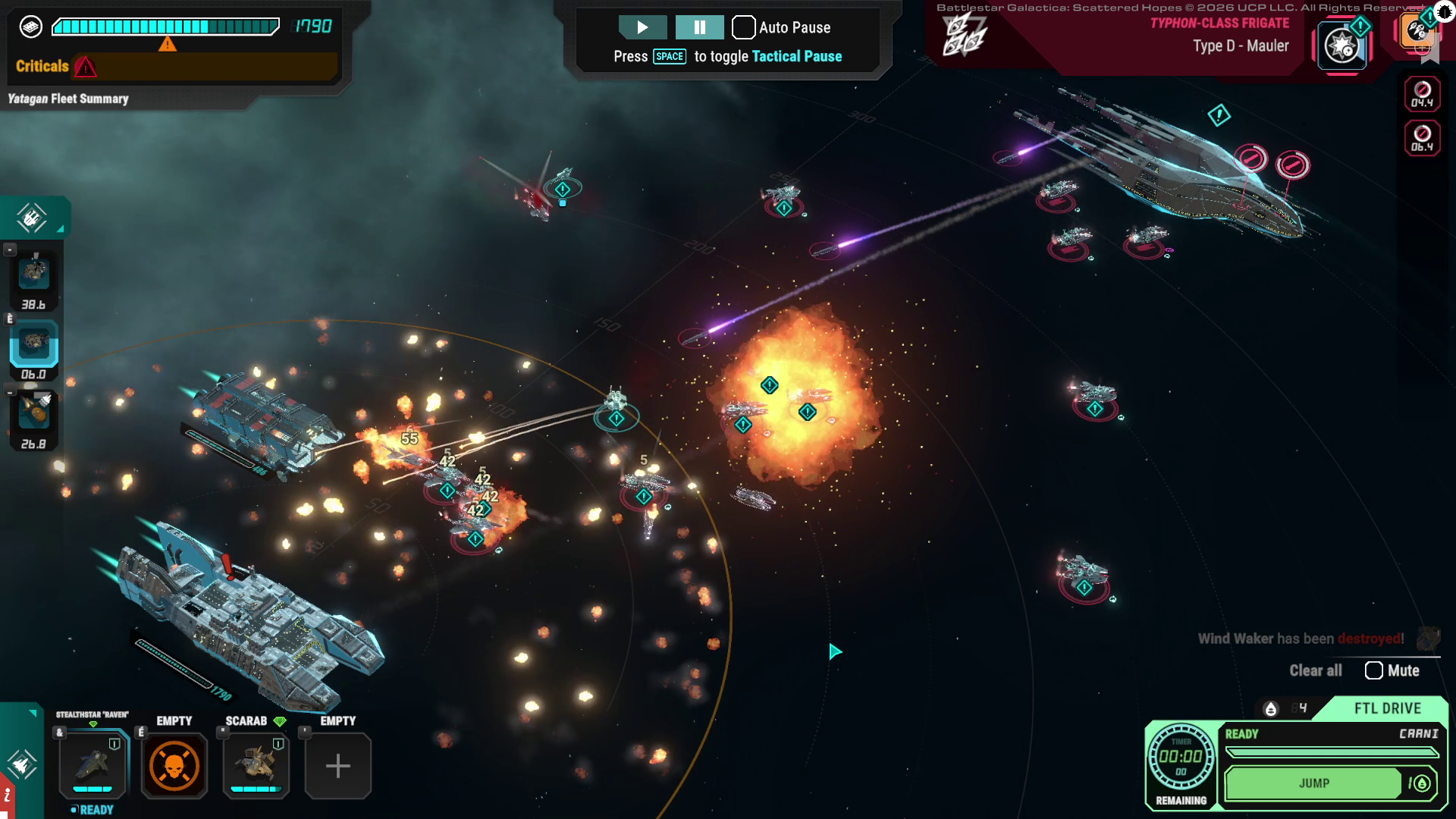The width and height of the screenshot is (1456, 819).
Task: Pause the game using the pause button
Action: [x=699, y=27]
